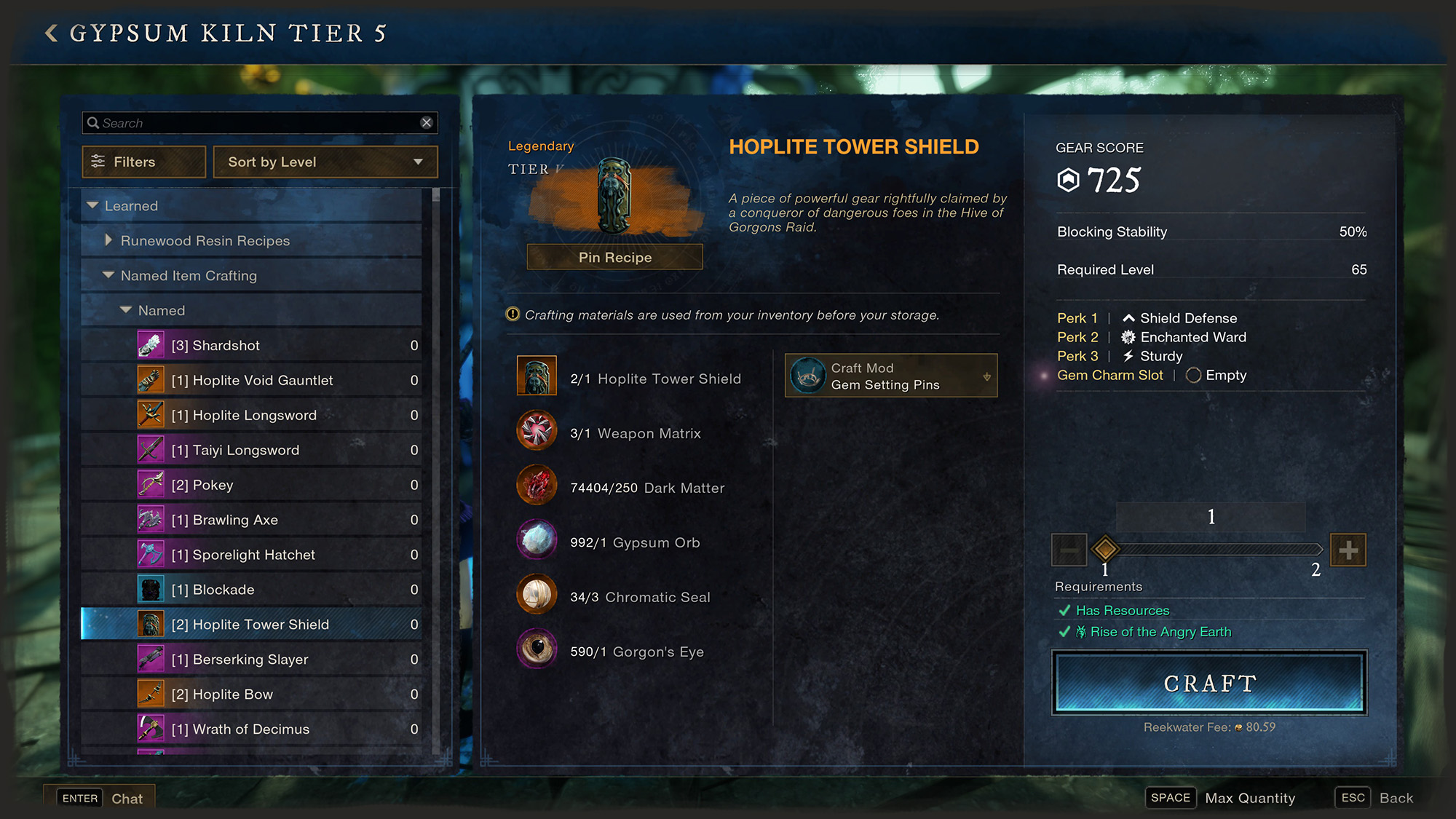1456x819 pixels.
Task: Open the Filters panel
Action: coord(144,162)
